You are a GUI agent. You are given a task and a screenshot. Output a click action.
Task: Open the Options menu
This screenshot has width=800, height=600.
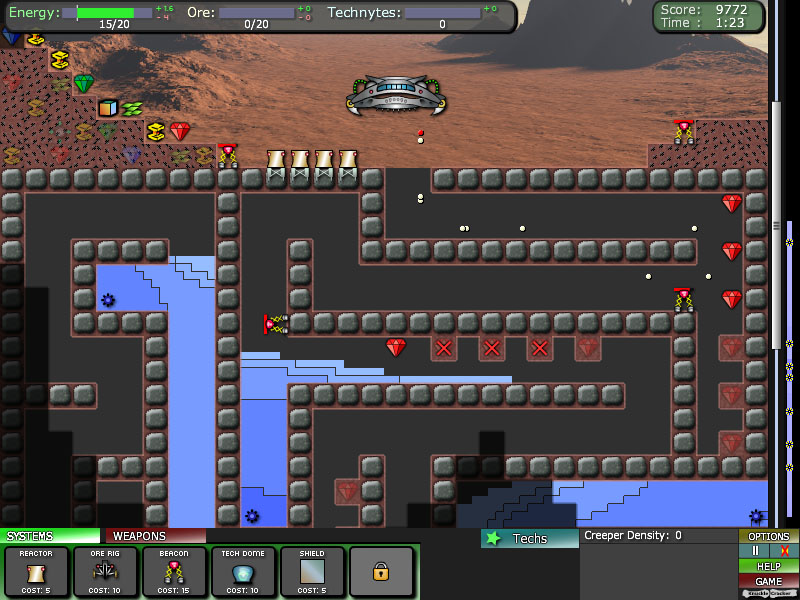pos(769,537)
